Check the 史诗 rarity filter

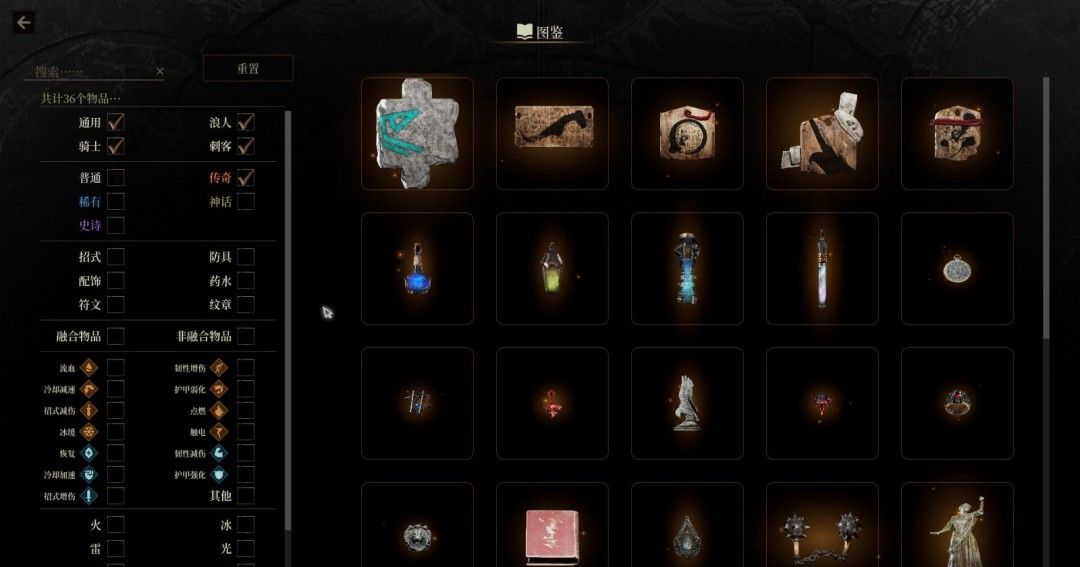point(116,226)
